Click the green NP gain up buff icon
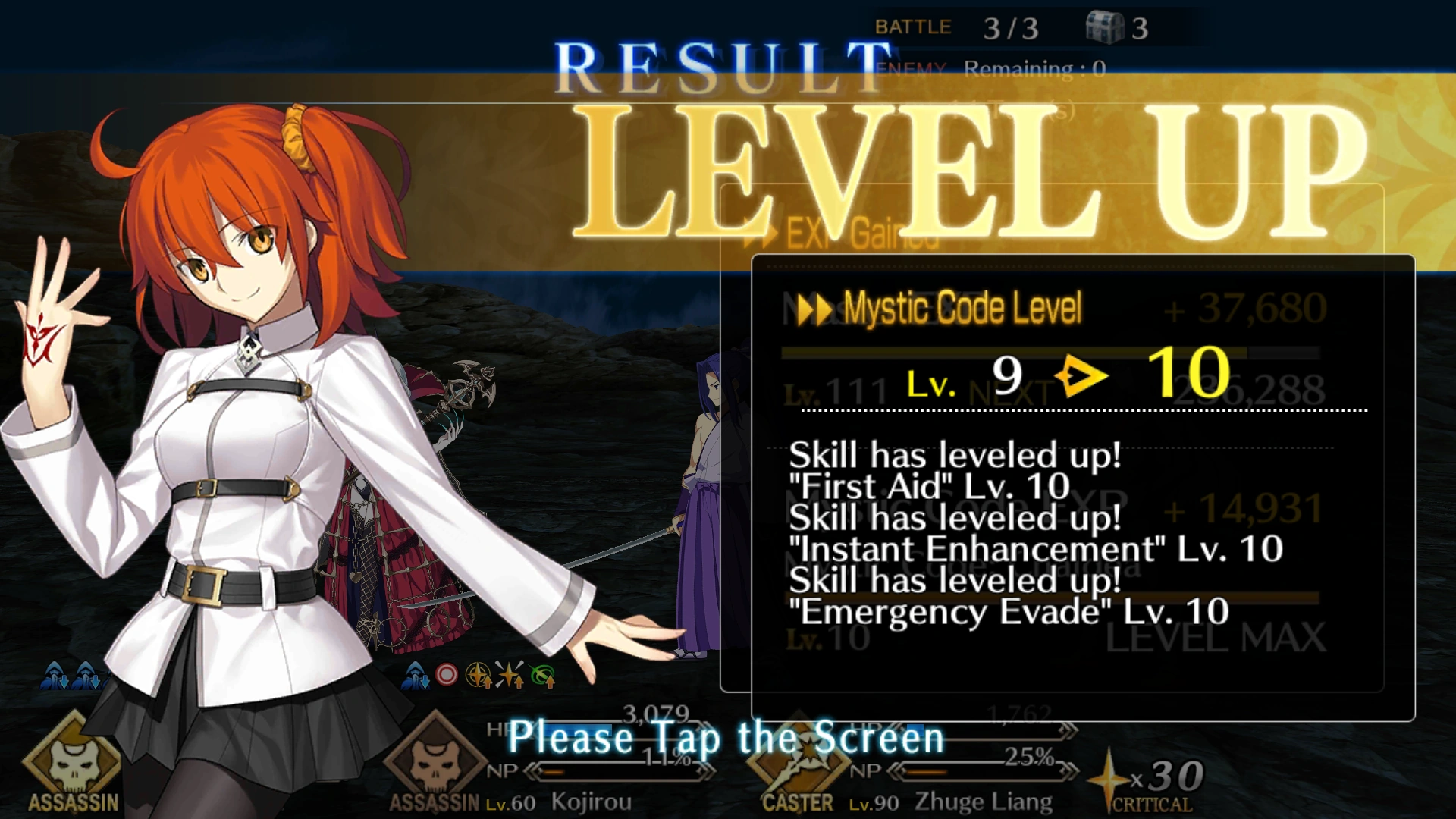 click(x=544, y=674)
